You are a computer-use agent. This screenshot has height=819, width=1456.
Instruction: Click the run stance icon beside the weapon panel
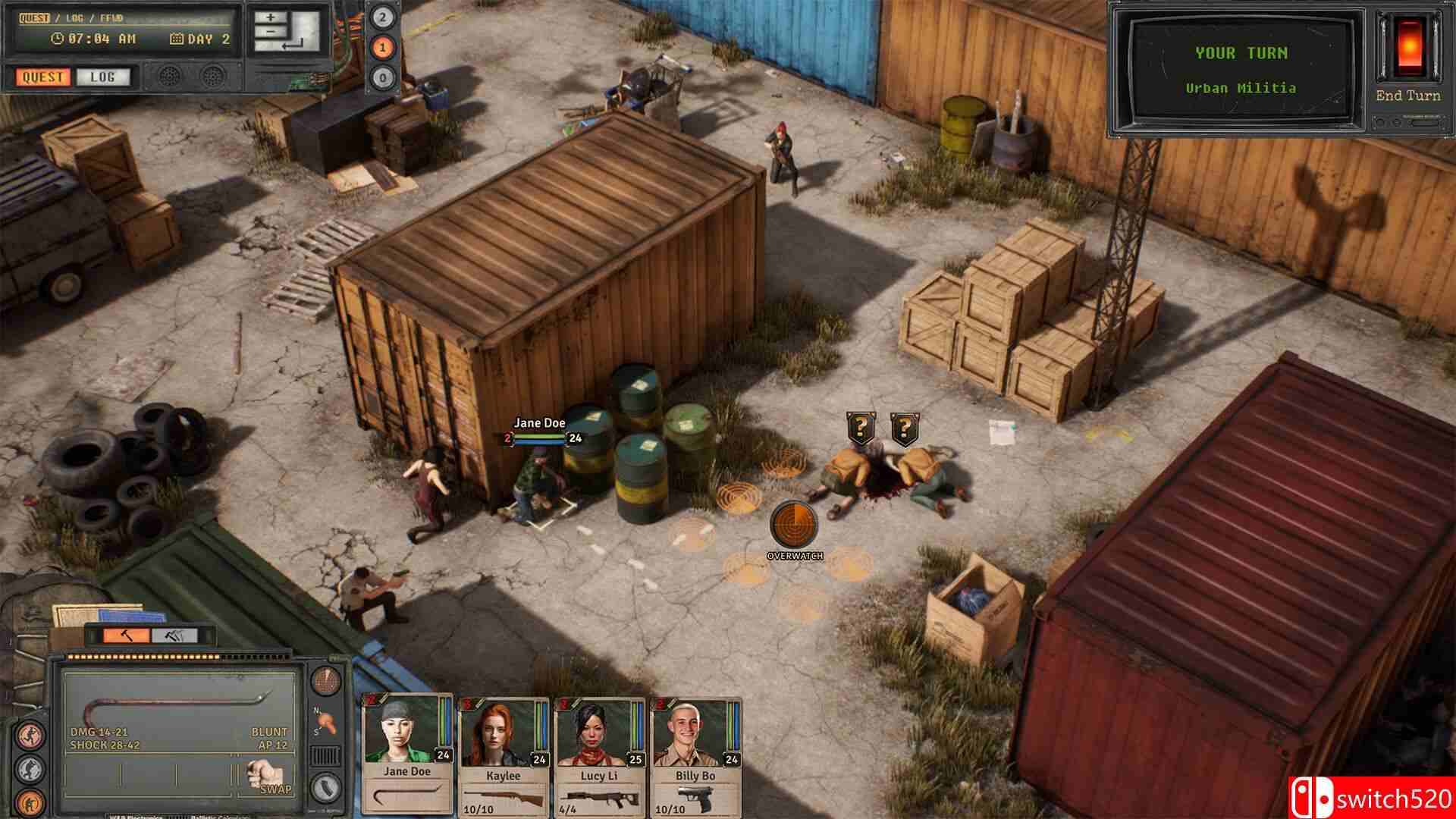[30, 735]
